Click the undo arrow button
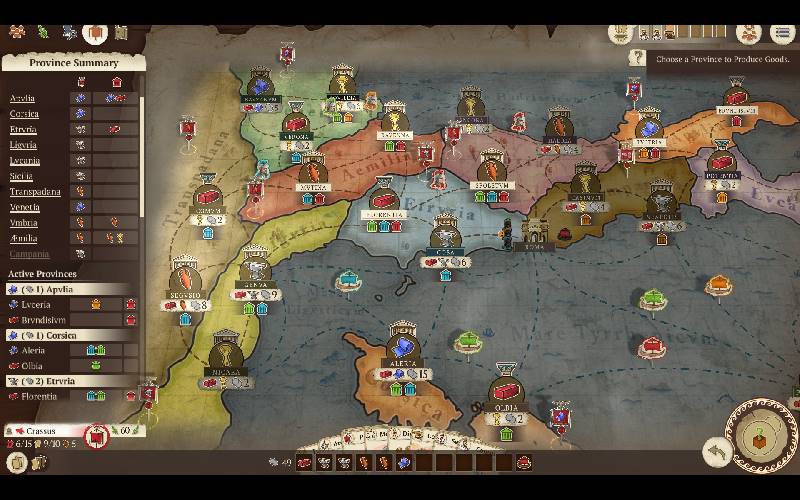800x500 pixels. click(715, 451)
